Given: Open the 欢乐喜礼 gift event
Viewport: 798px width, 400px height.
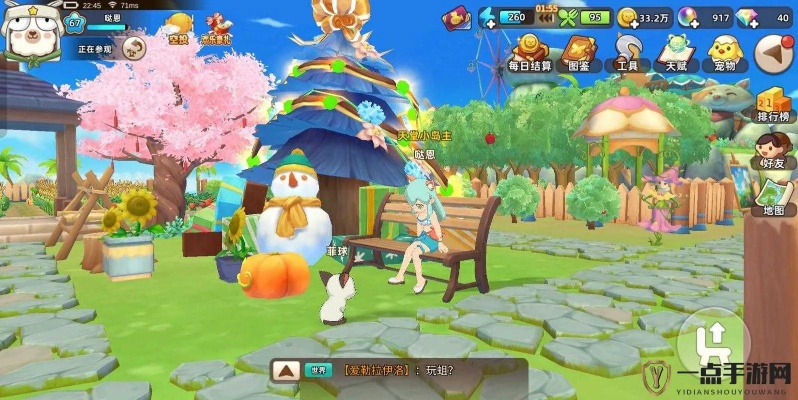Looking at the screenshot, I should [x=216, y=28].
